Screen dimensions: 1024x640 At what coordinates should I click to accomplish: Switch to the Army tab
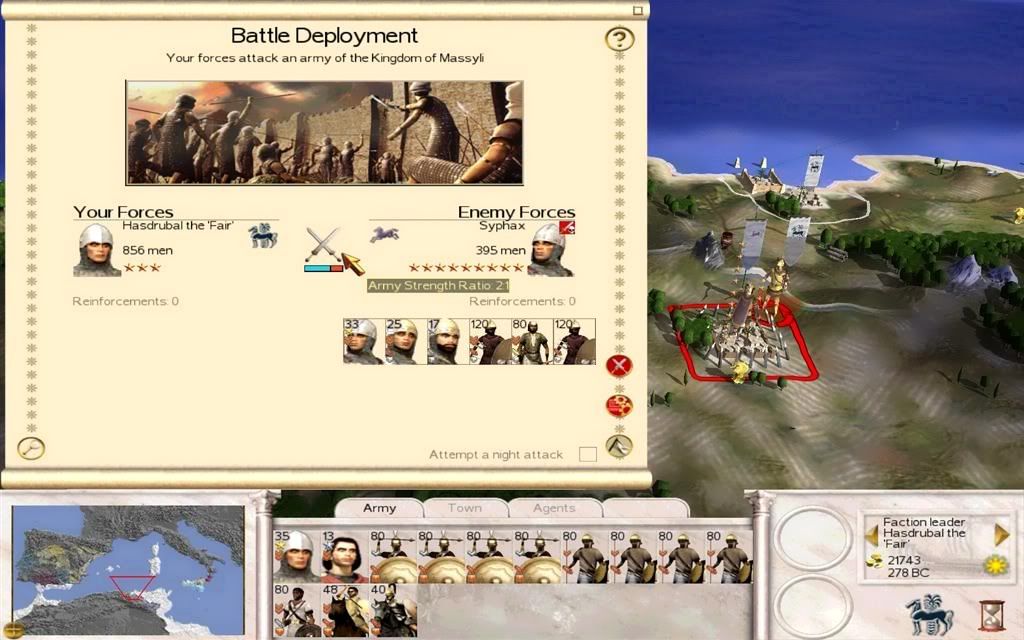point(380,508)
